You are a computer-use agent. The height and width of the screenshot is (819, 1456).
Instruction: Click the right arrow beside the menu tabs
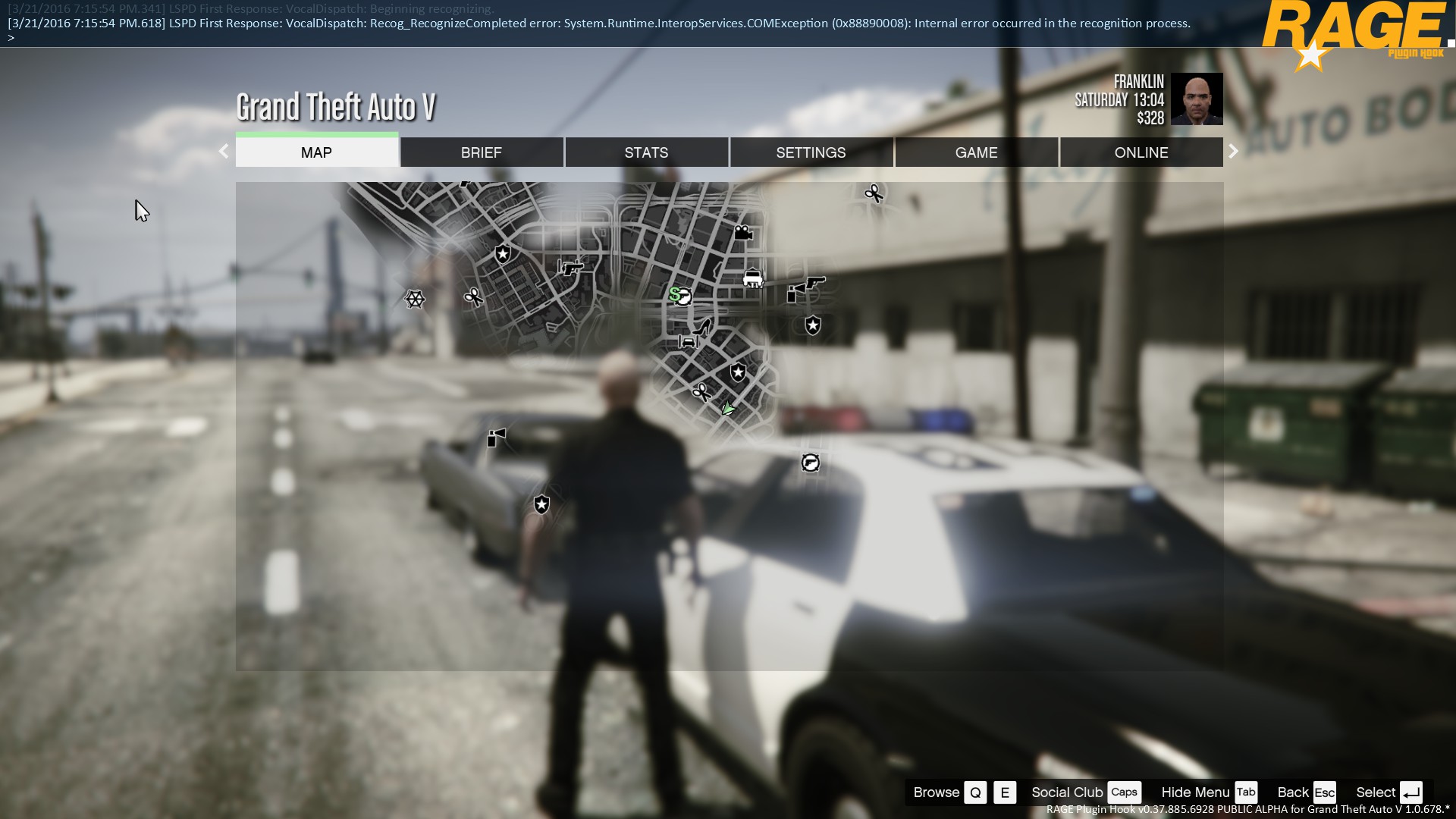point(1233,151)
